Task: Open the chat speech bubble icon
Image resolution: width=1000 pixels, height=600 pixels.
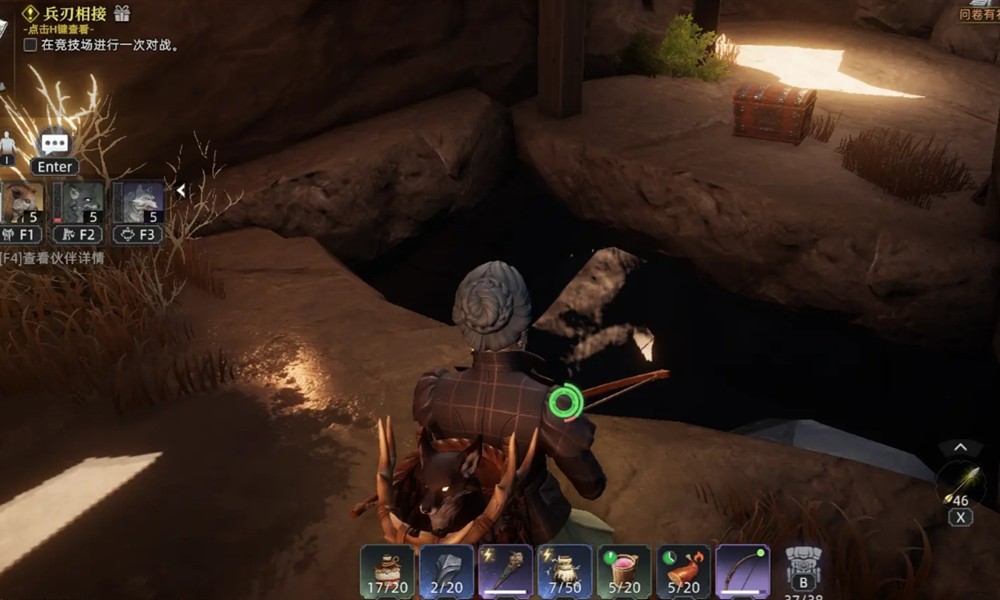Action: (55, 143)
